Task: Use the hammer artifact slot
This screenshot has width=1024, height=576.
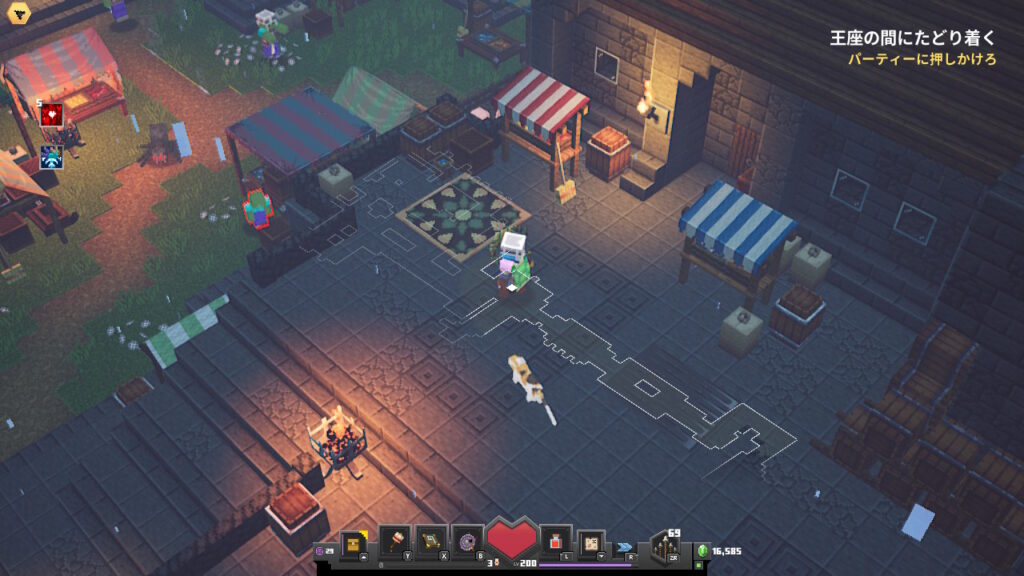Action: tap(396, 541)
